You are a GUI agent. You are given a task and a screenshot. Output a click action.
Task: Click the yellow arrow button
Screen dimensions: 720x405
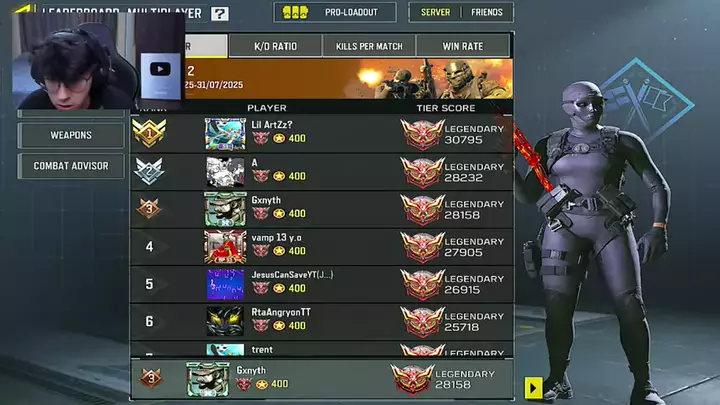(x=533, y=387)
